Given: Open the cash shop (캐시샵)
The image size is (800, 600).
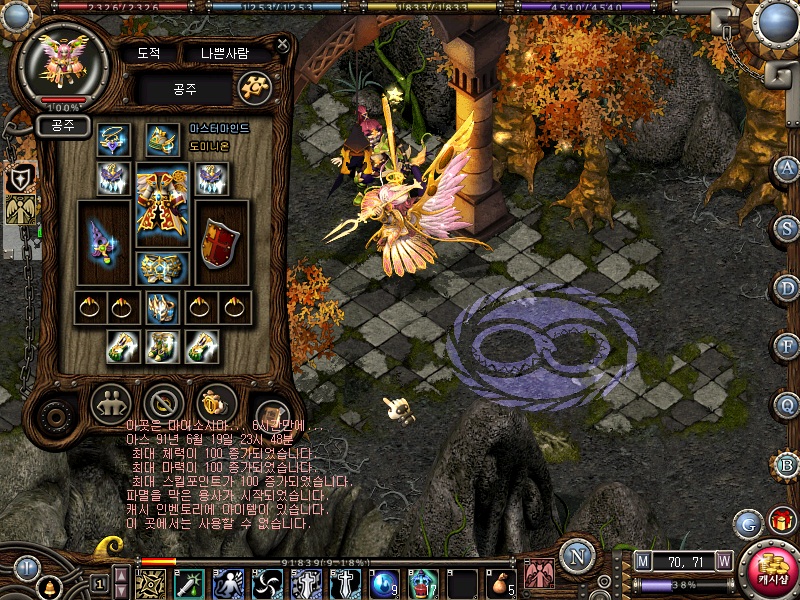Looking at the screenshot, I should click(x=768, y=570).
